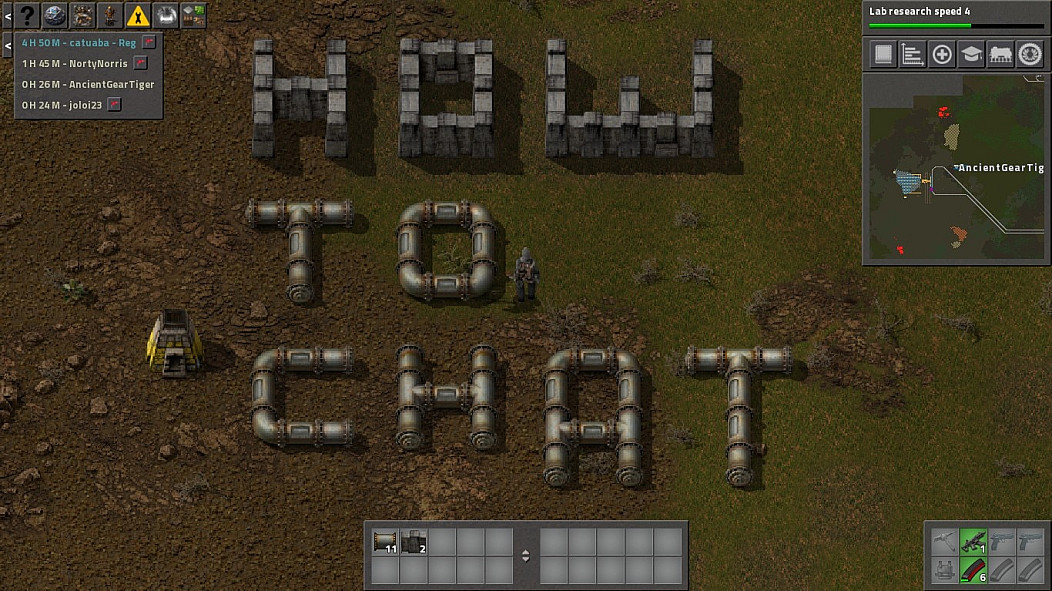
Task: Select the submachine gun weapon slot
Action: pyautogui.click(x=973, y=542)
